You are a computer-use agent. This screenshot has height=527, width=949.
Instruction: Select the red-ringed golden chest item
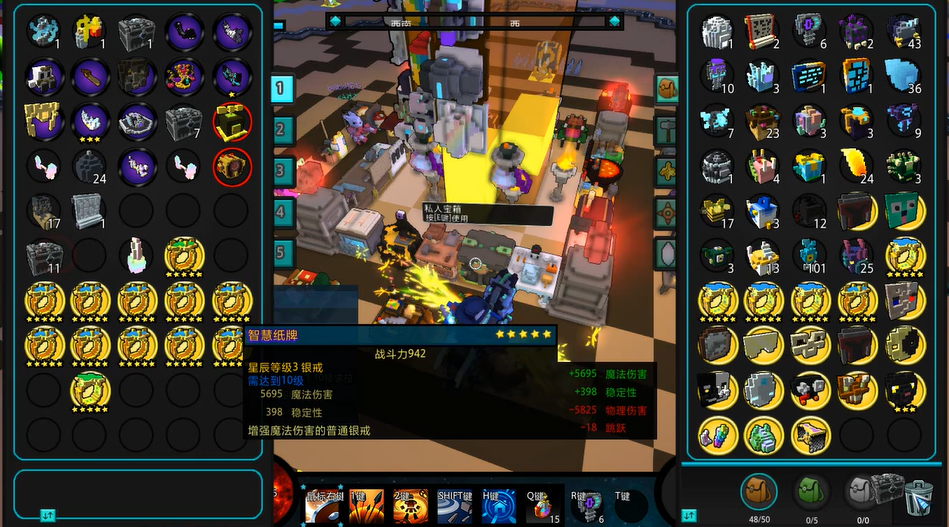click(232, 166)
